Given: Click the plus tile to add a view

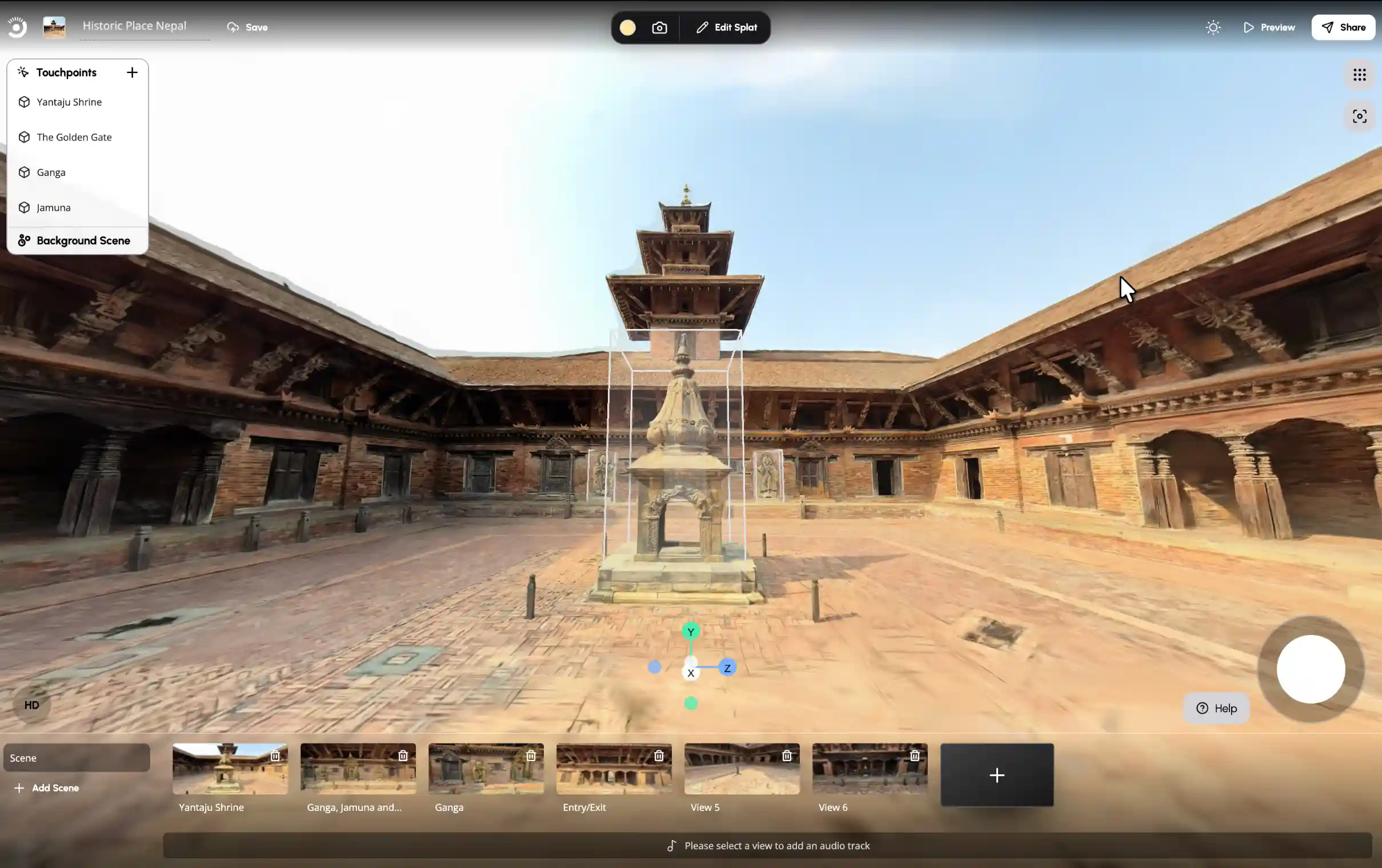Looking at the screenshot, I should [996, 775].
